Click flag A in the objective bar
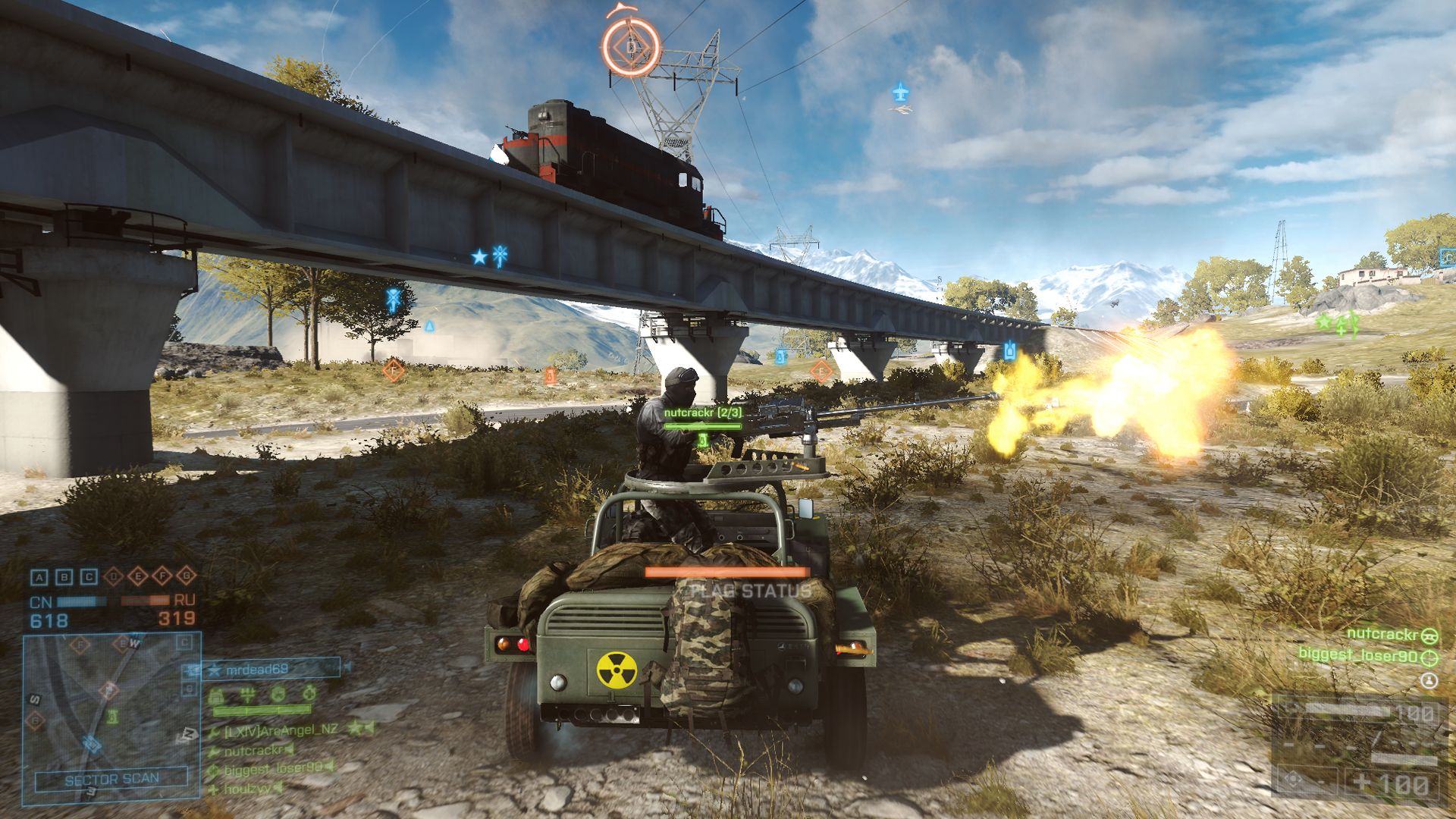 pyautogui.click(x=39, y=577)
